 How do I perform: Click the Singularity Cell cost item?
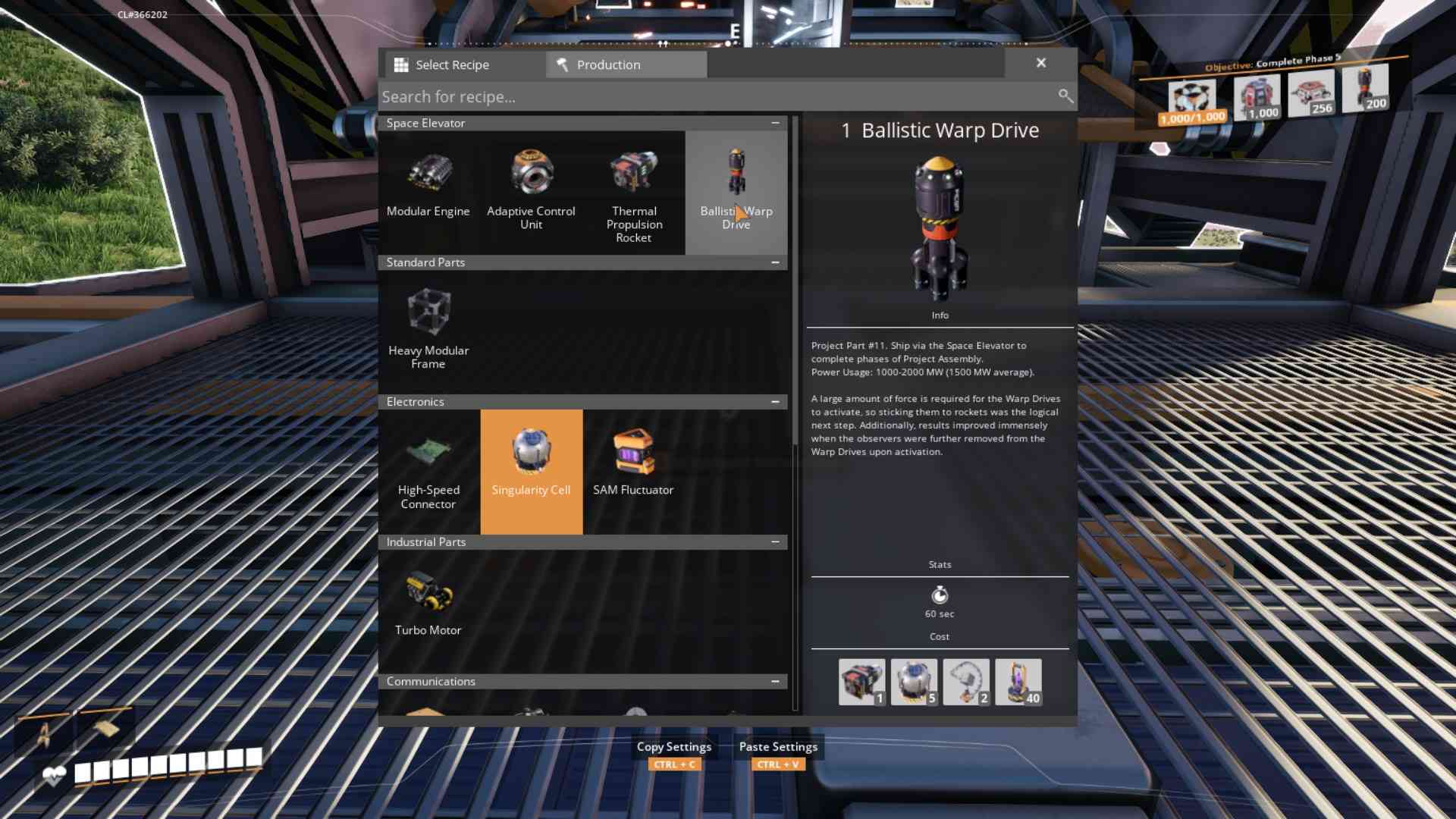point(914,681)
